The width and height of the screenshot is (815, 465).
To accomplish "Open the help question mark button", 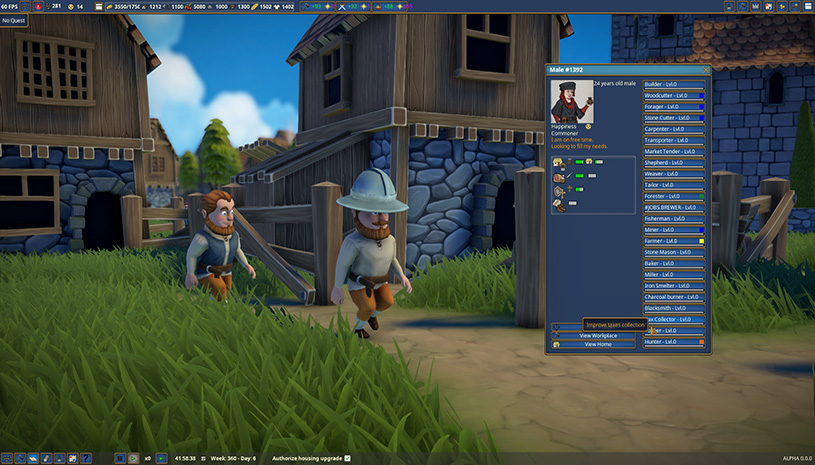I will pos(87,458).
